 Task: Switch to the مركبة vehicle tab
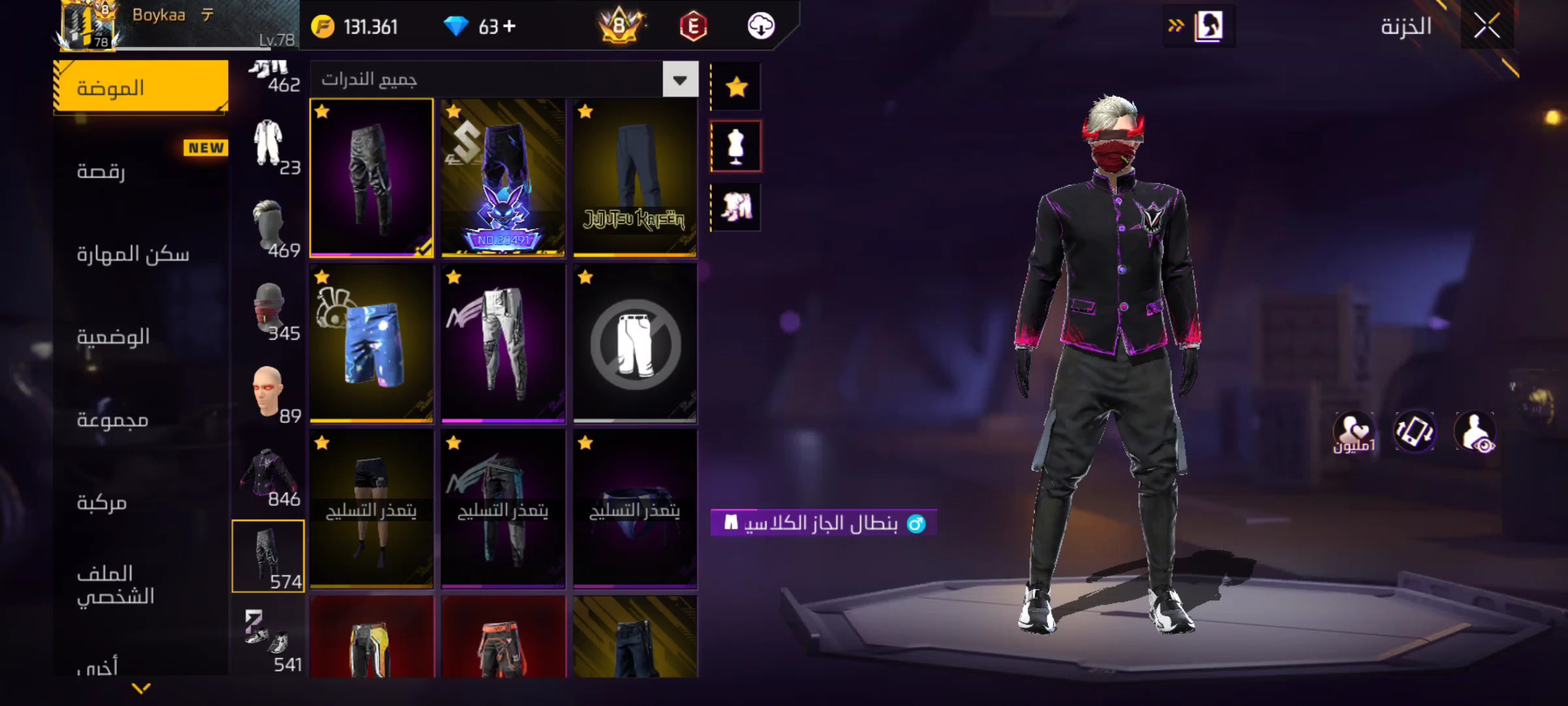pyautogui.click(x=140, y=502)
